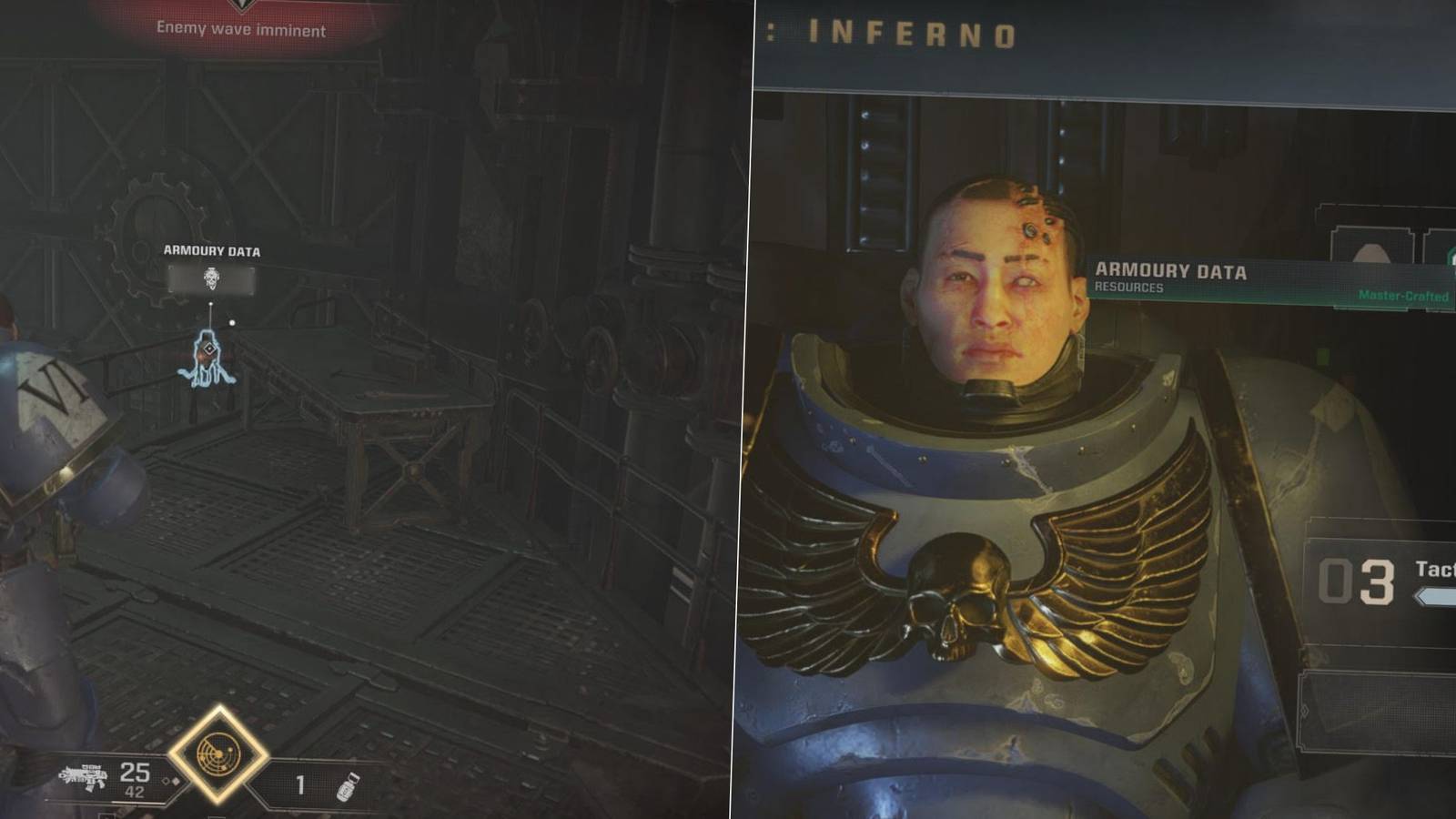This screenshot has height=819, width=1456.
Task: Click the Armoury Data servo-skull icon
Action: 211,278
